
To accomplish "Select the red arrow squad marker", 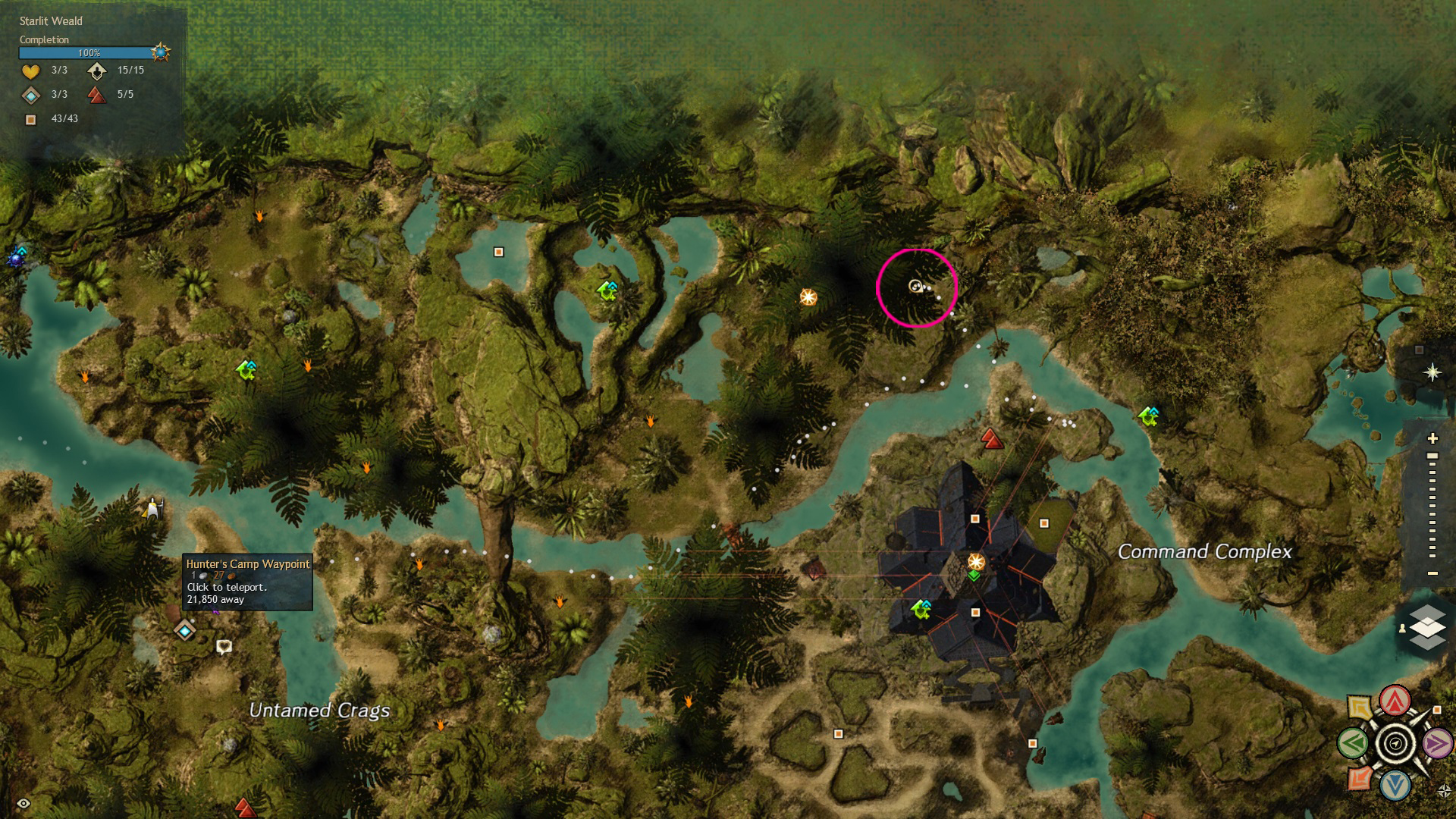I will coord(1395,701).
